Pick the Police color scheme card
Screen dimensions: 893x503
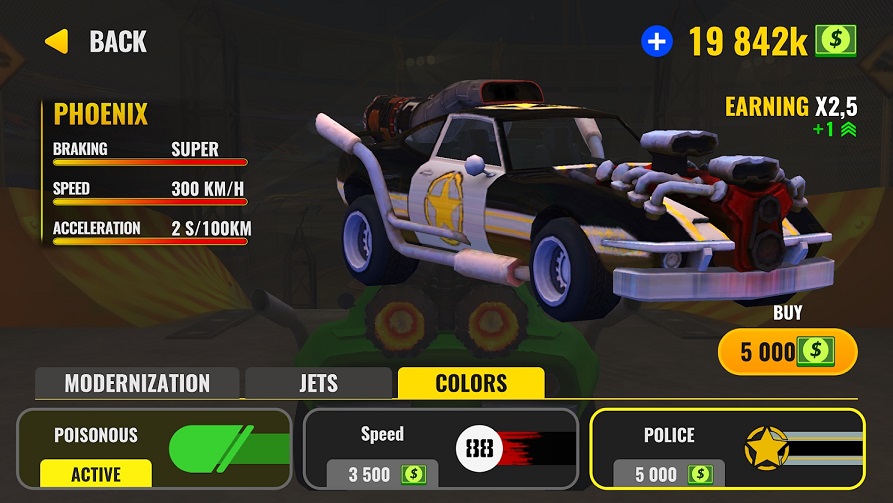[727, 448]
